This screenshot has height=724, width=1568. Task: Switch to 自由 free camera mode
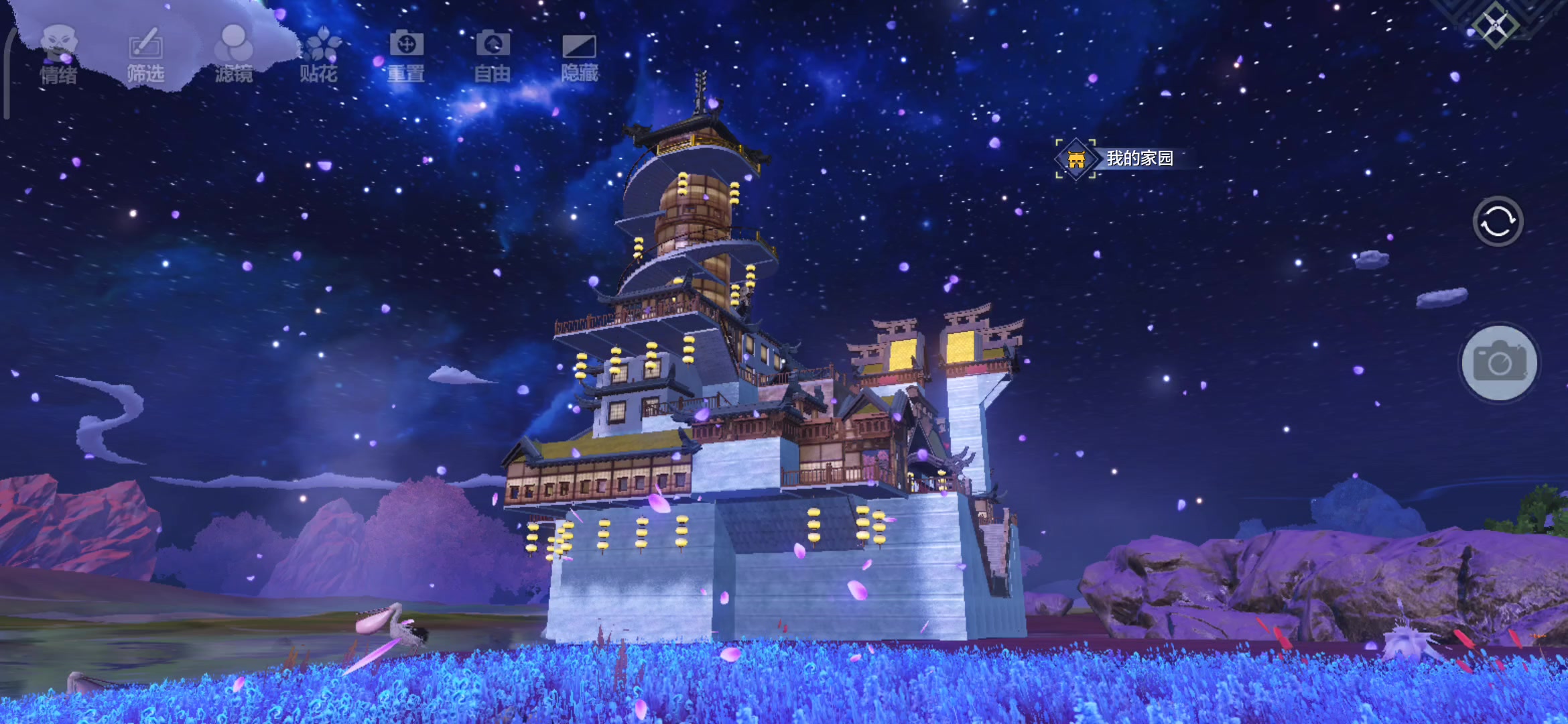(493, 55)
